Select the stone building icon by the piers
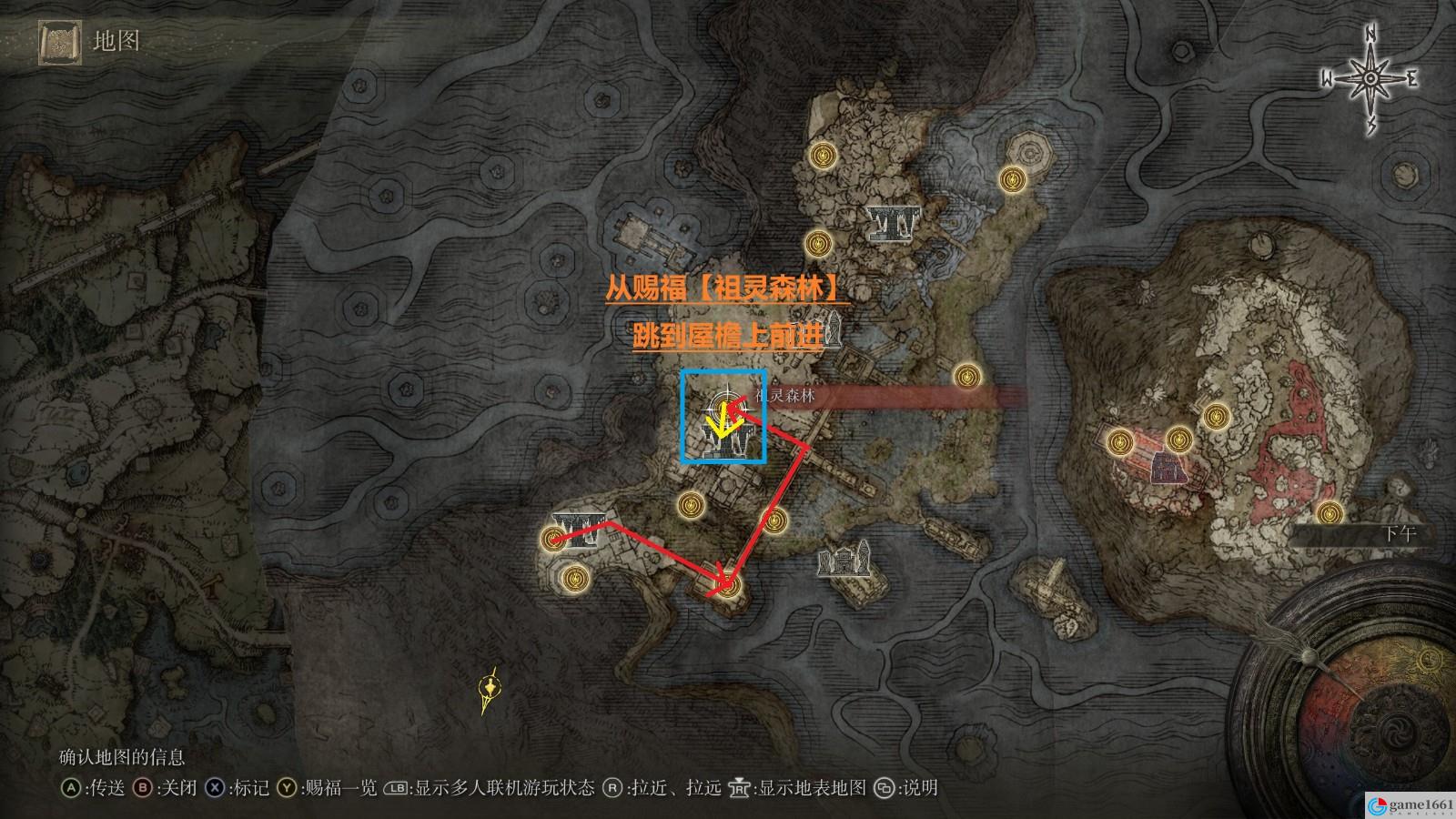This screenshot has width=1456, height=819. [844, 558]
